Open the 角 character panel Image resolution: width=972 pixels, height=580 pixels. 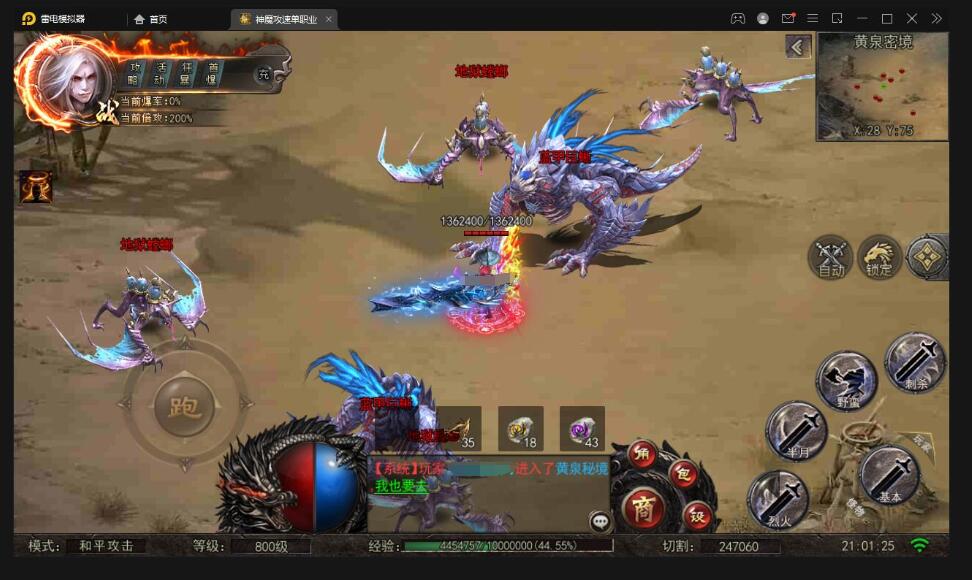[642, 454]
